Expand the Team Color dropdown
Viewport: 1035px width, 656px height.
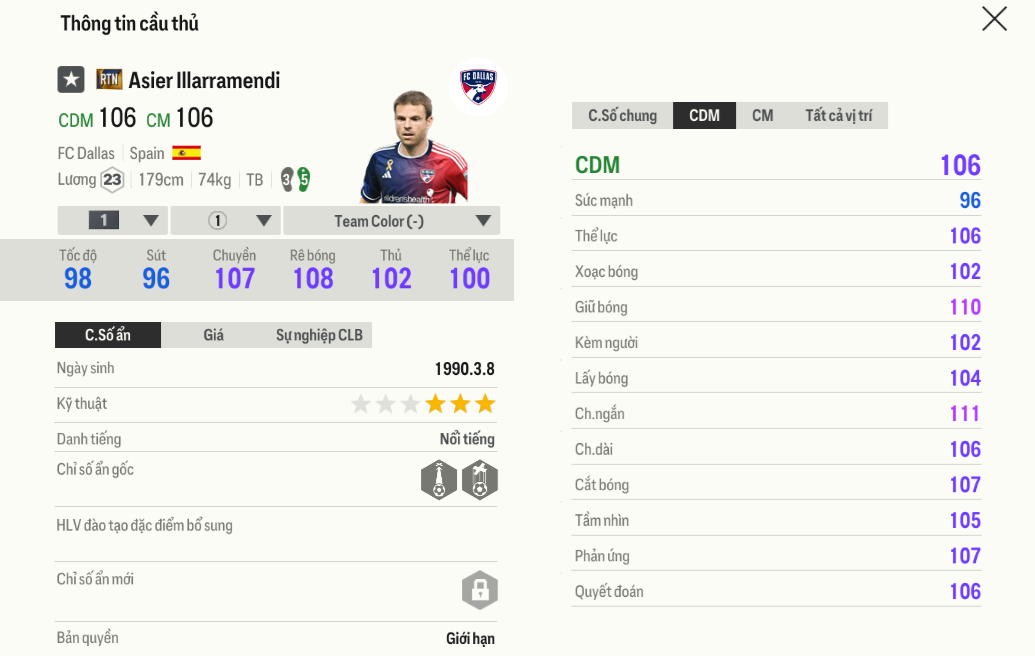coord(391,221)
